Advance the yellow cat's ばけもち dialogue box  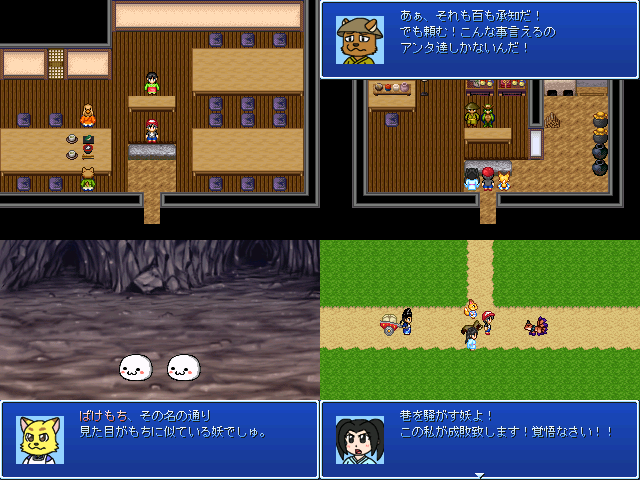(160, 439)
